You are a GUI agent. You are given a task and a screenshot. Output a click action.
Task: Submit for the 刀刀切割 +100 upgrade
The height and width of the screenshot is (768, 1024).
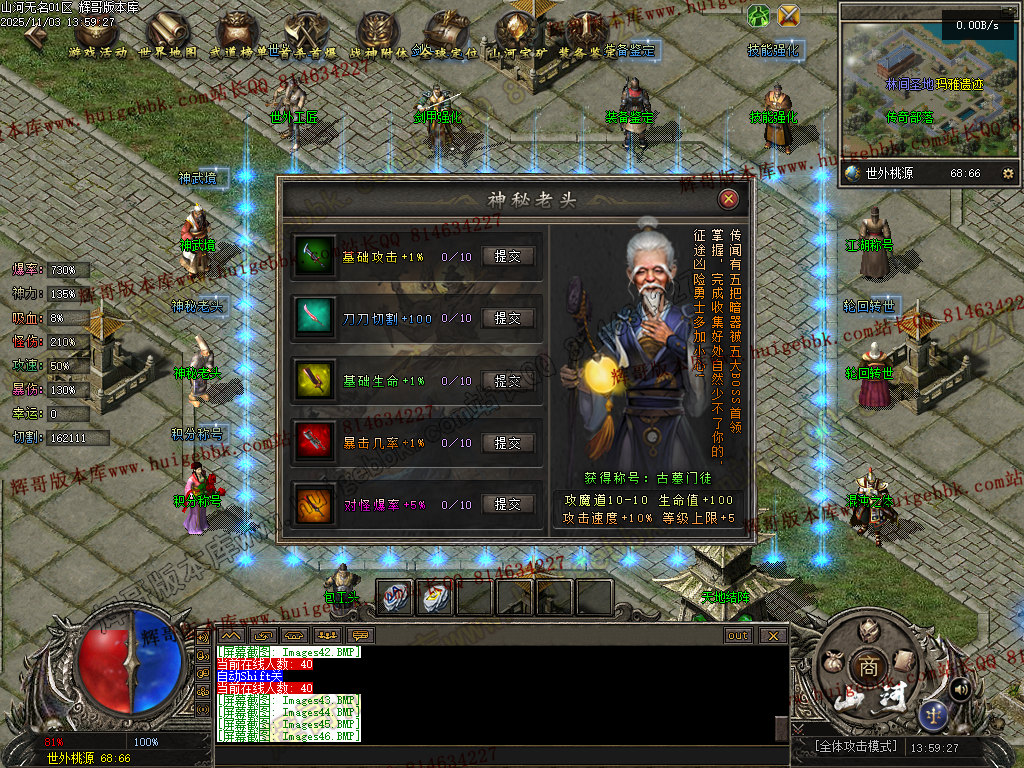click(x=508, y=318)
